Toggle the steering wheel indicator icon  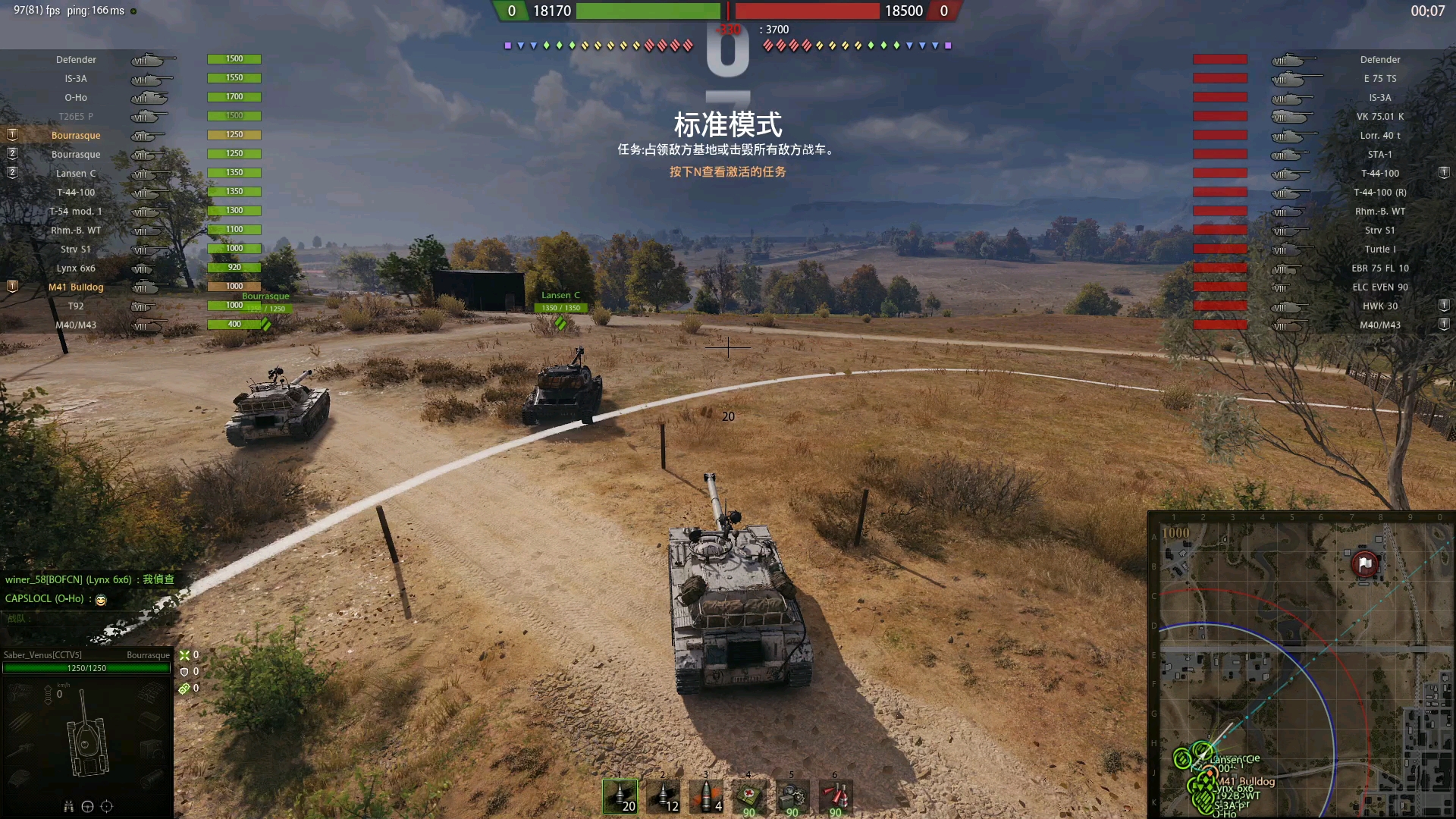click(x=87, y=807)
